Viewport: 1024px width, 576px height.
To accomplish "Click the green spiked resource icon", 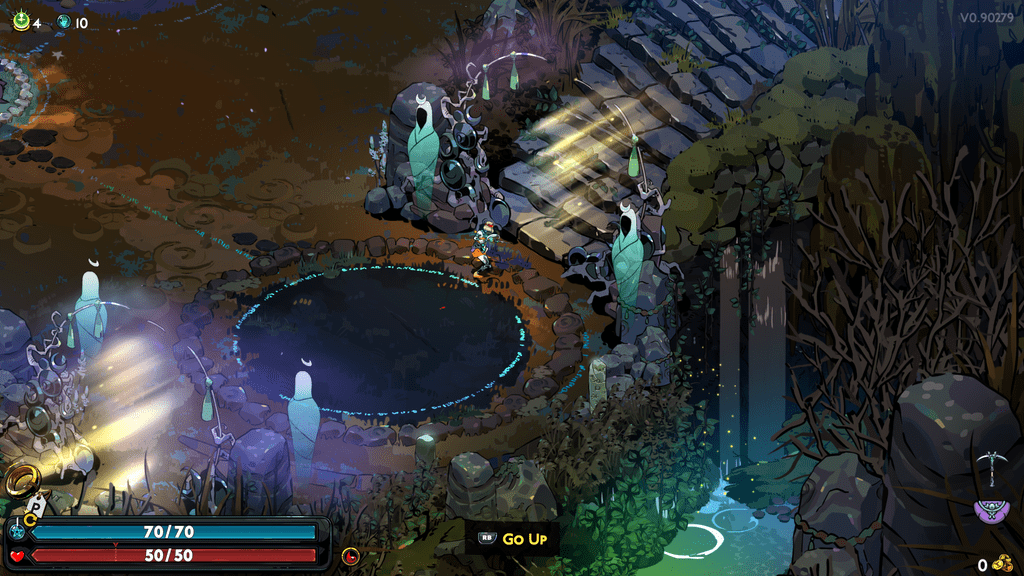I will pyautogui.click(x=20, y=21).
